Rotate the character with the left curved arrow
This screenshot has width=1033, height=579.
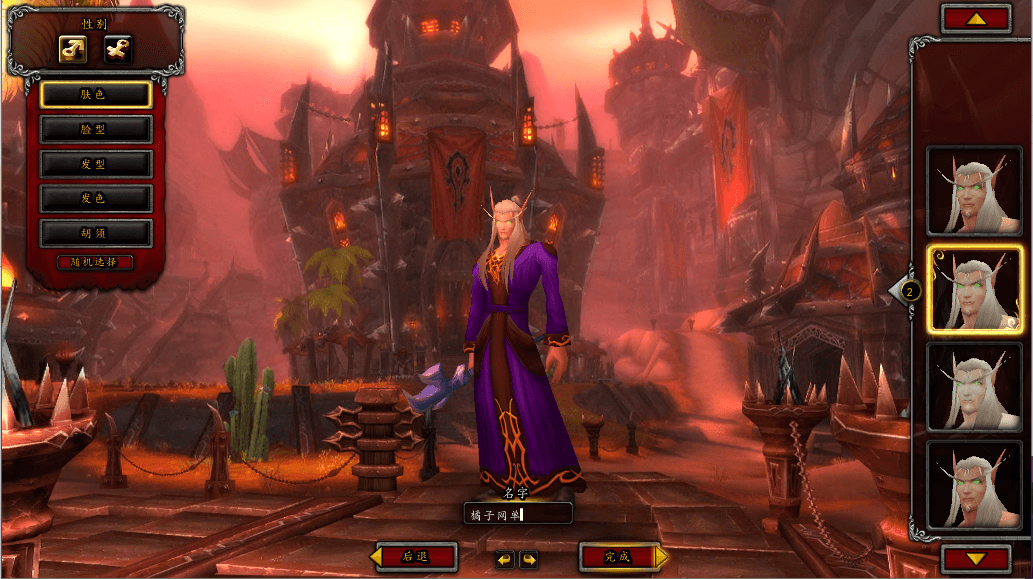(x=504, y=560)
